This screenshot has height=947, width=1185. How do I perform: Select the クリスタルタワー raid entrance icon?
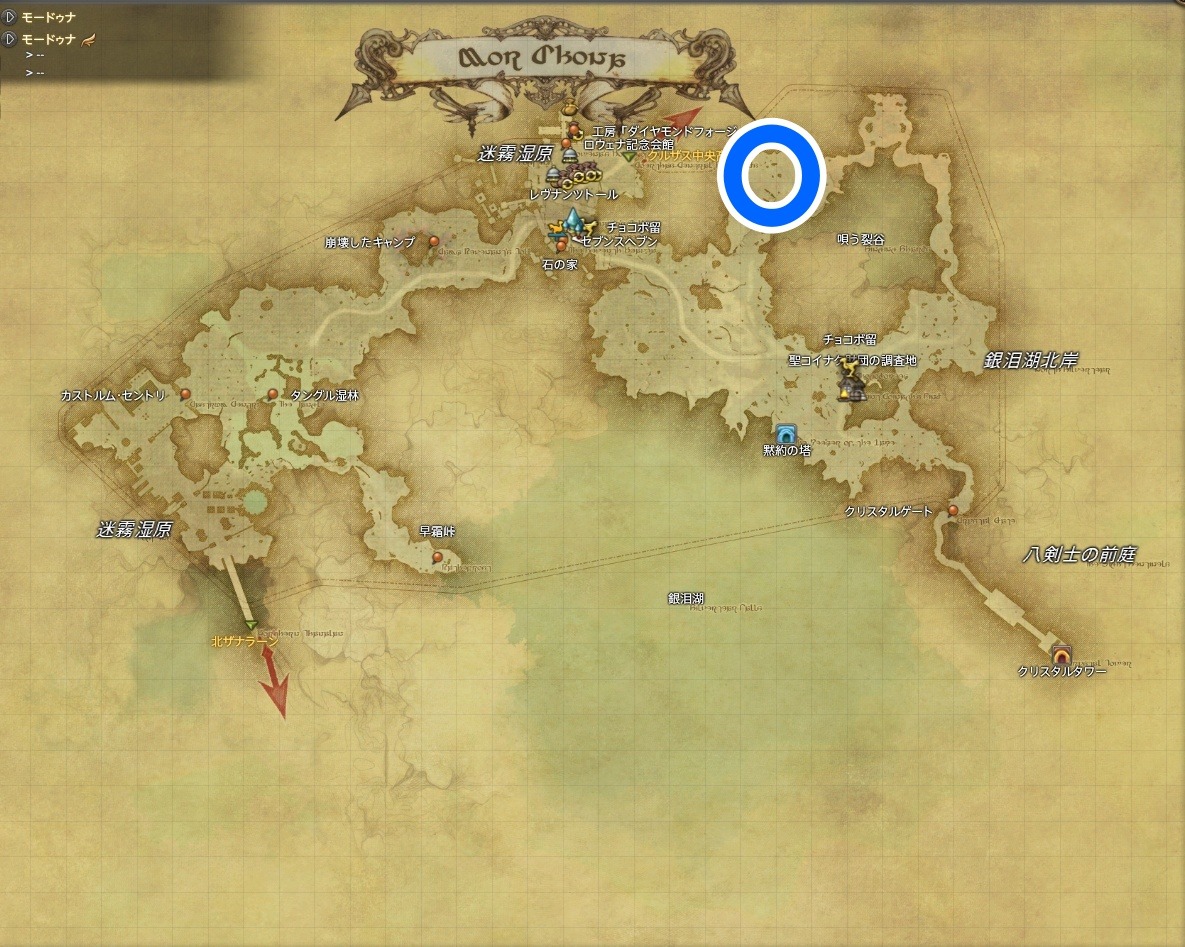coord(1061,654)
